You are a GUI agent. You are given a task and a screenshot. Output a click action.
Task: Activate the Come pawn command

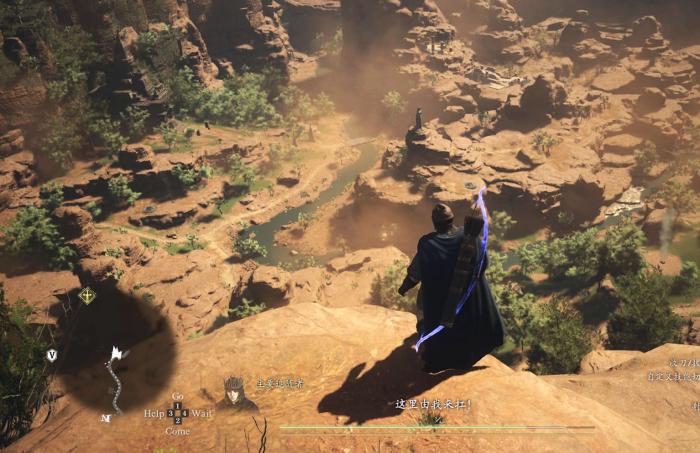click(x=177, y=430)
